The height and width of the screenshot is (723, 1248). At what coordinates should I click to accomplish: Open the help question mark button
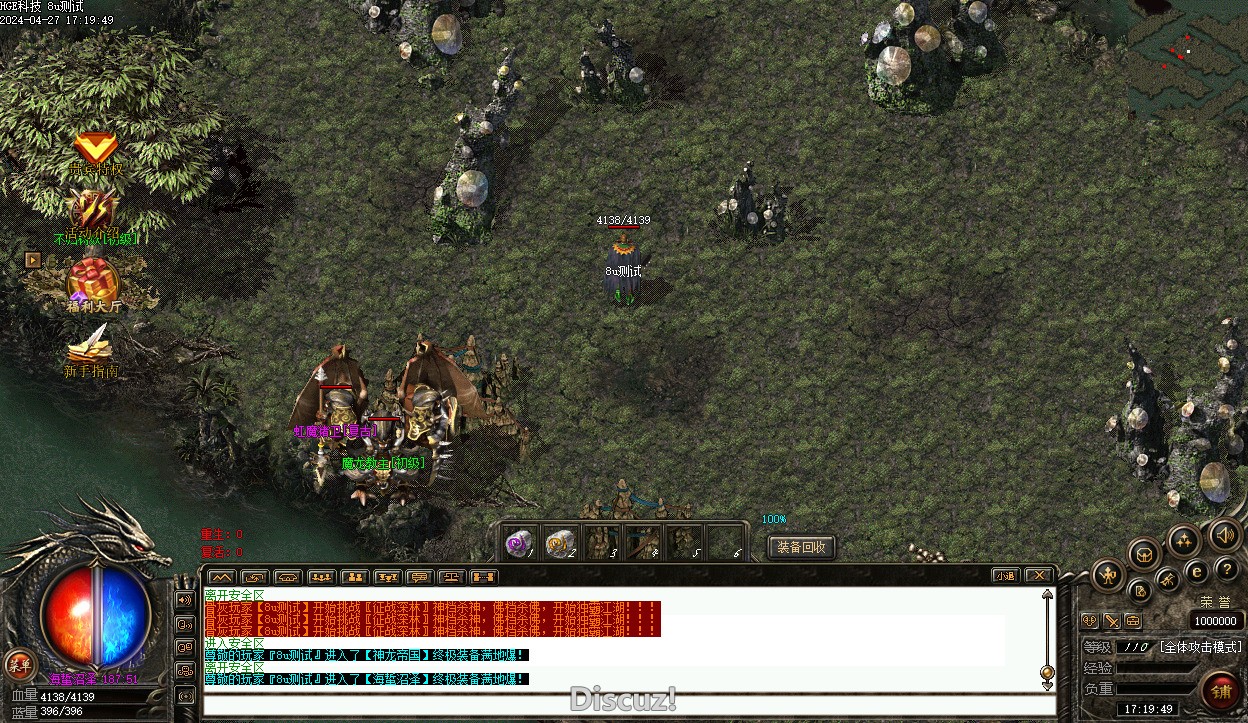[1227, 569]
